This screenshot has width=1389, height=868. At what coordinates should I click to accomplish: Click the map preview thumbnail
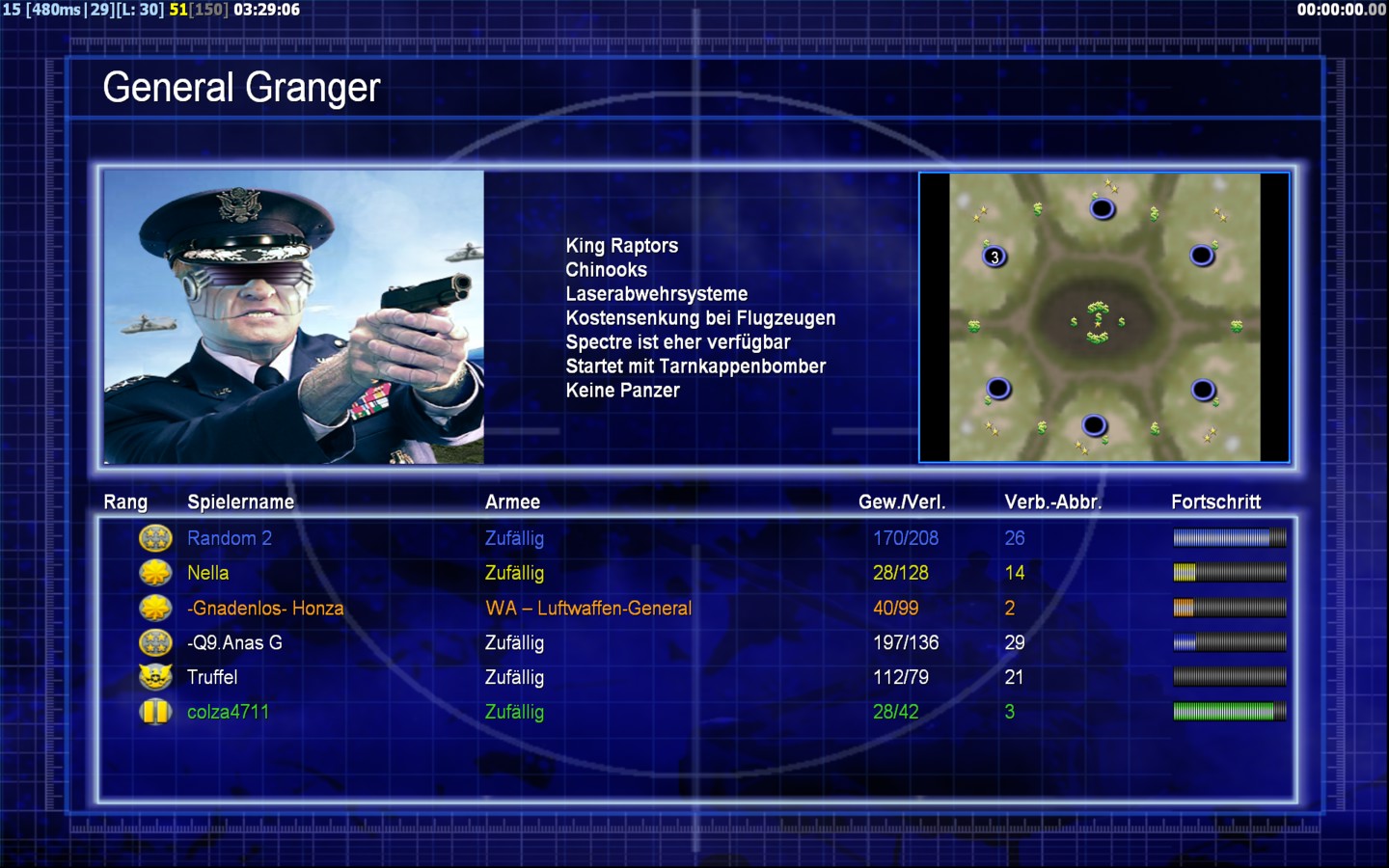(1104, 317)
